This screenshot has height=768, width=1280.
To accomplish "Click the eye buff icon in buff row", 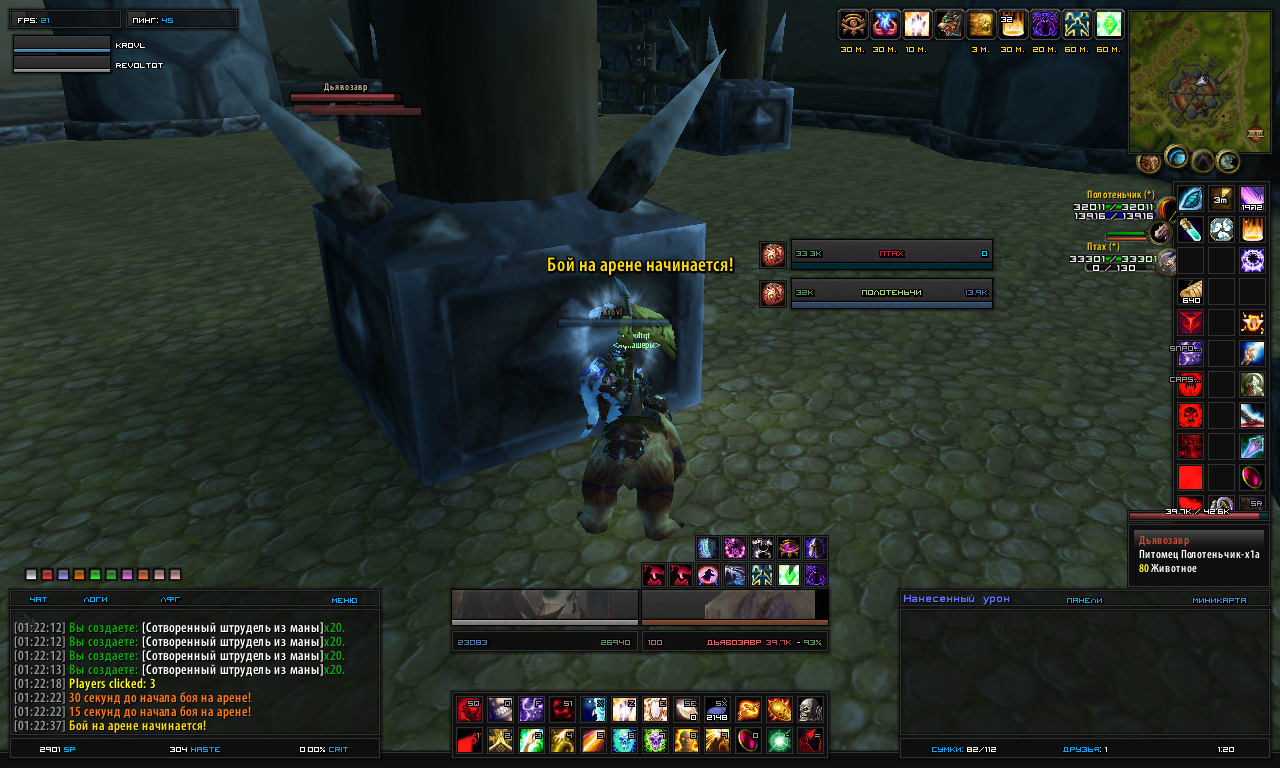I will coord(853,24).
